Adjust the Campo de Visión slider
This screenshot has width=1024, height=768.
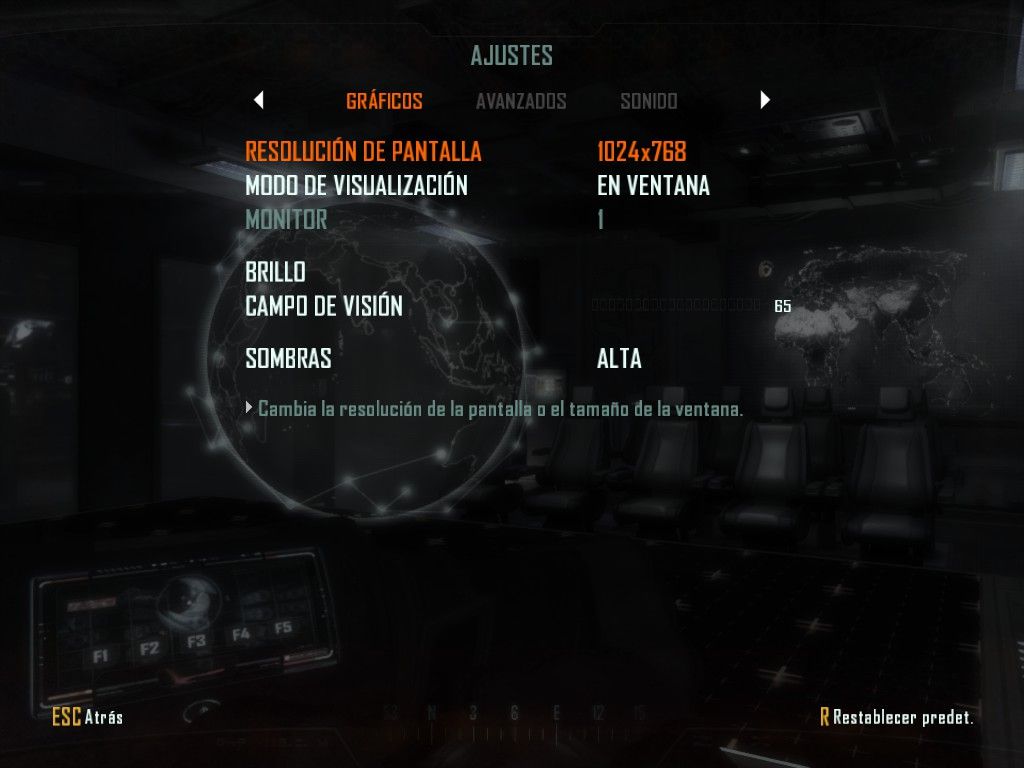click(678, 306)
